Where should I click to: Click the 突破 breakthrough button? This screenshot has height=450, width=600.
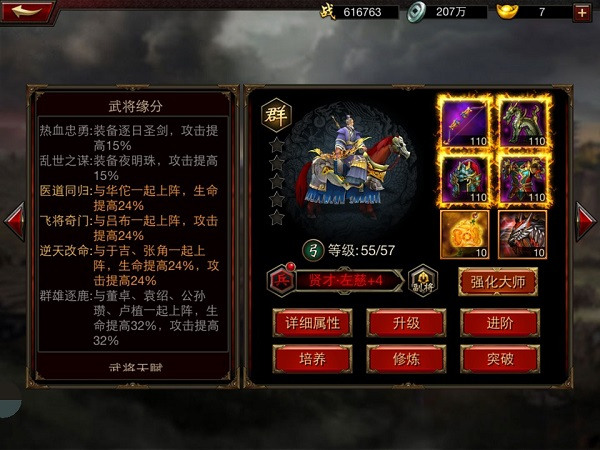(x=500, y=358)
